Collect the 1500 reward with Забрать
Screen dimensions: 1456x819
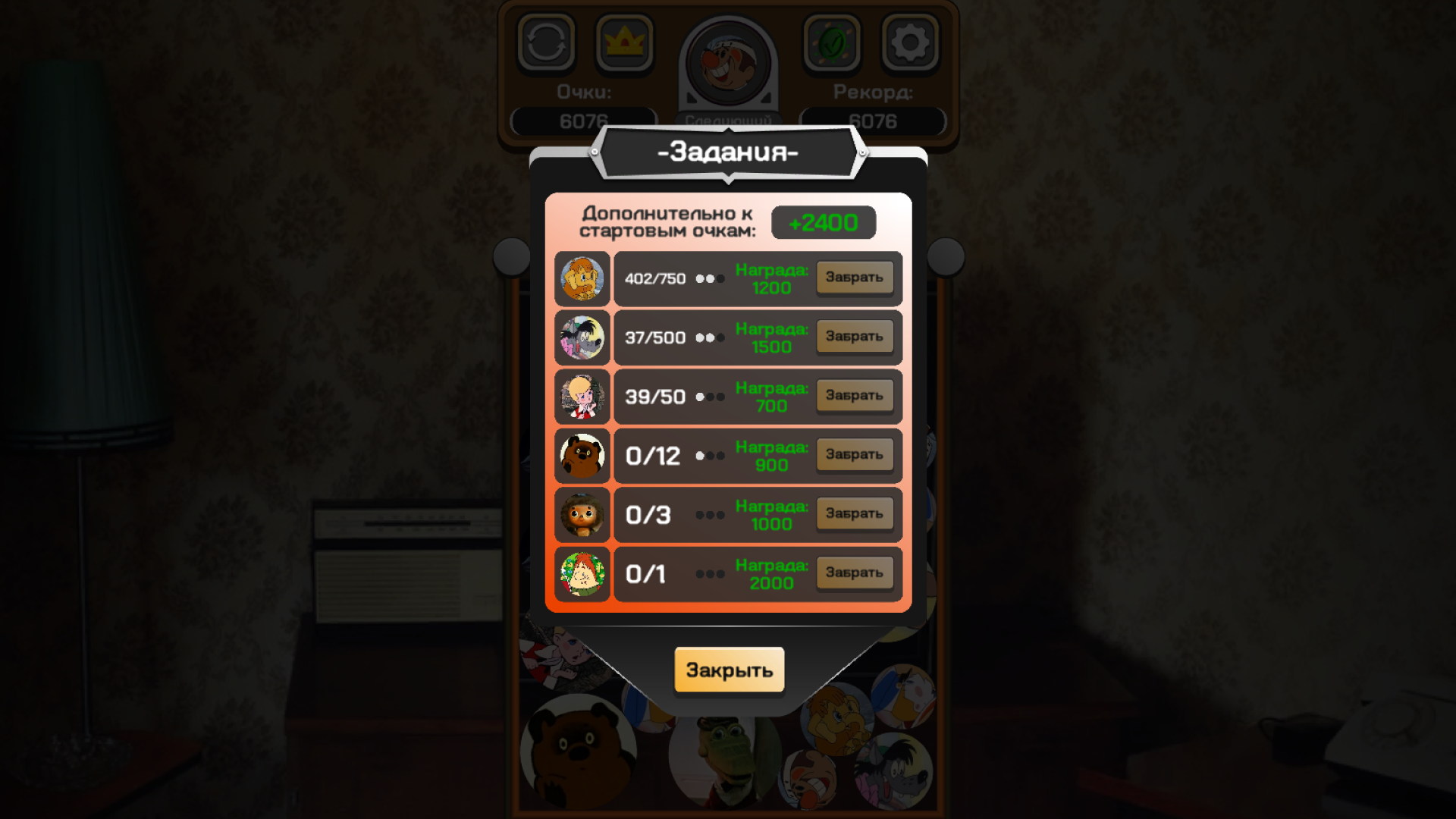pyautogui.click(x=854, y=336)
